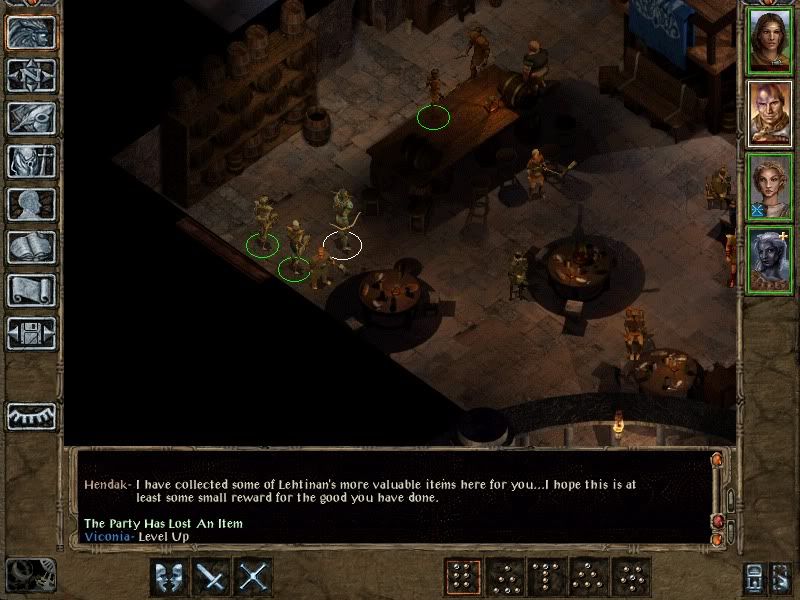Open options via the floppy disk icon
Viewport: 800px width, 600px height.
(x=31, y=333)
